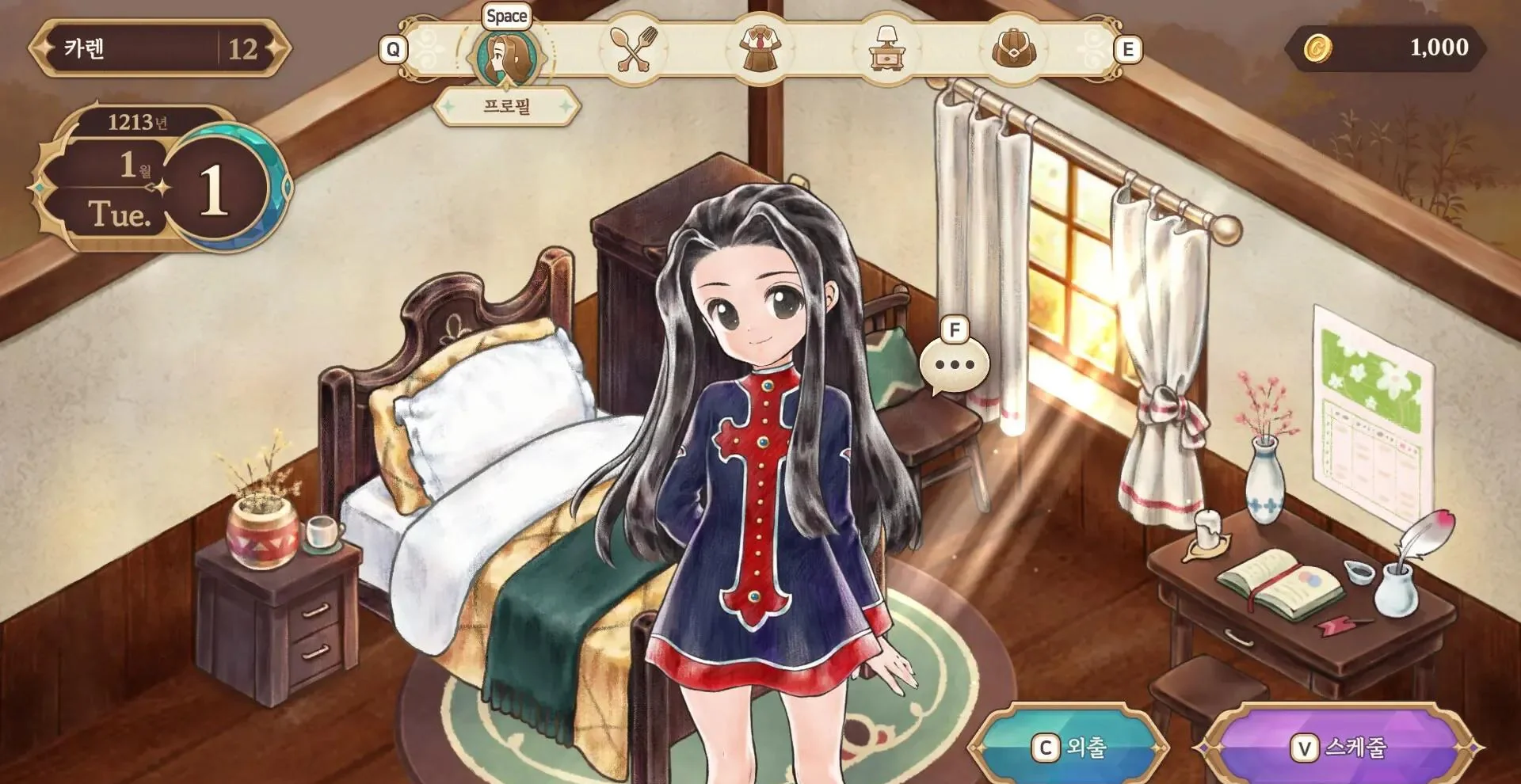Click the Space keybind tag above the portrait
The width and height of the screenshot is (1521, 784).
click(508, 15)
